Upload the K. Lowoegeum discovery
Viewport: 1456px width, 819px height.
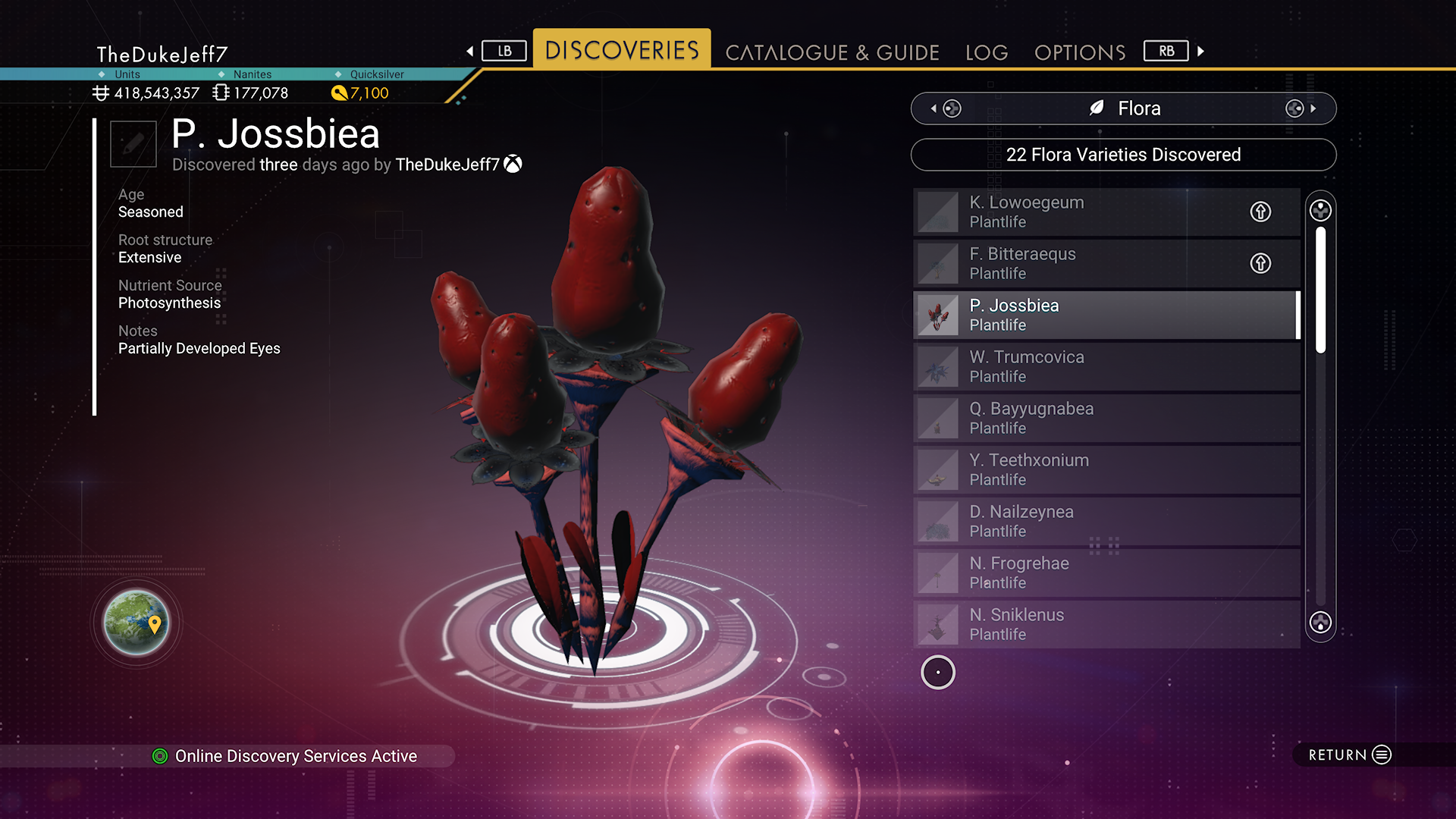pos(1260,212)
